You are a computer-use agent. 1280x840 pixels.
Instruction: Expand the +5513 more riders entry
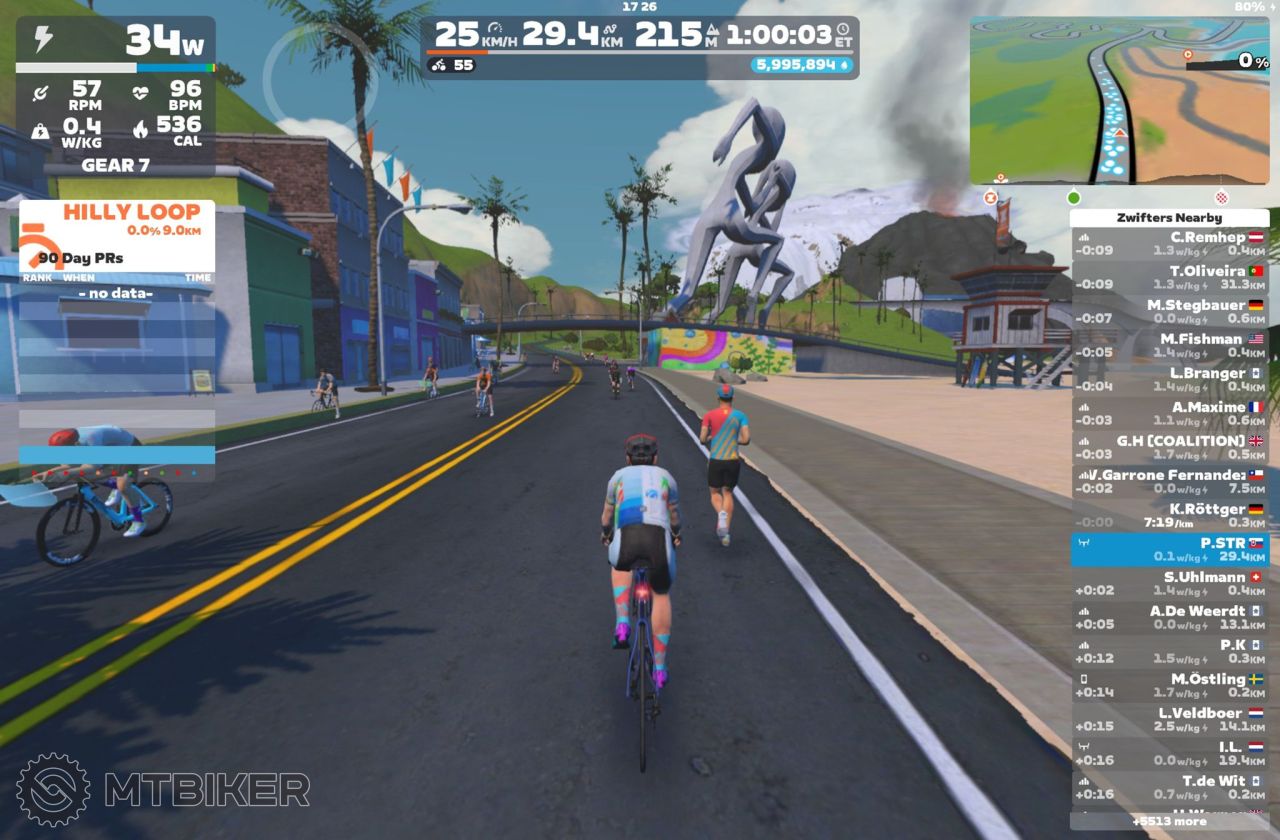tap(1169, 822)
